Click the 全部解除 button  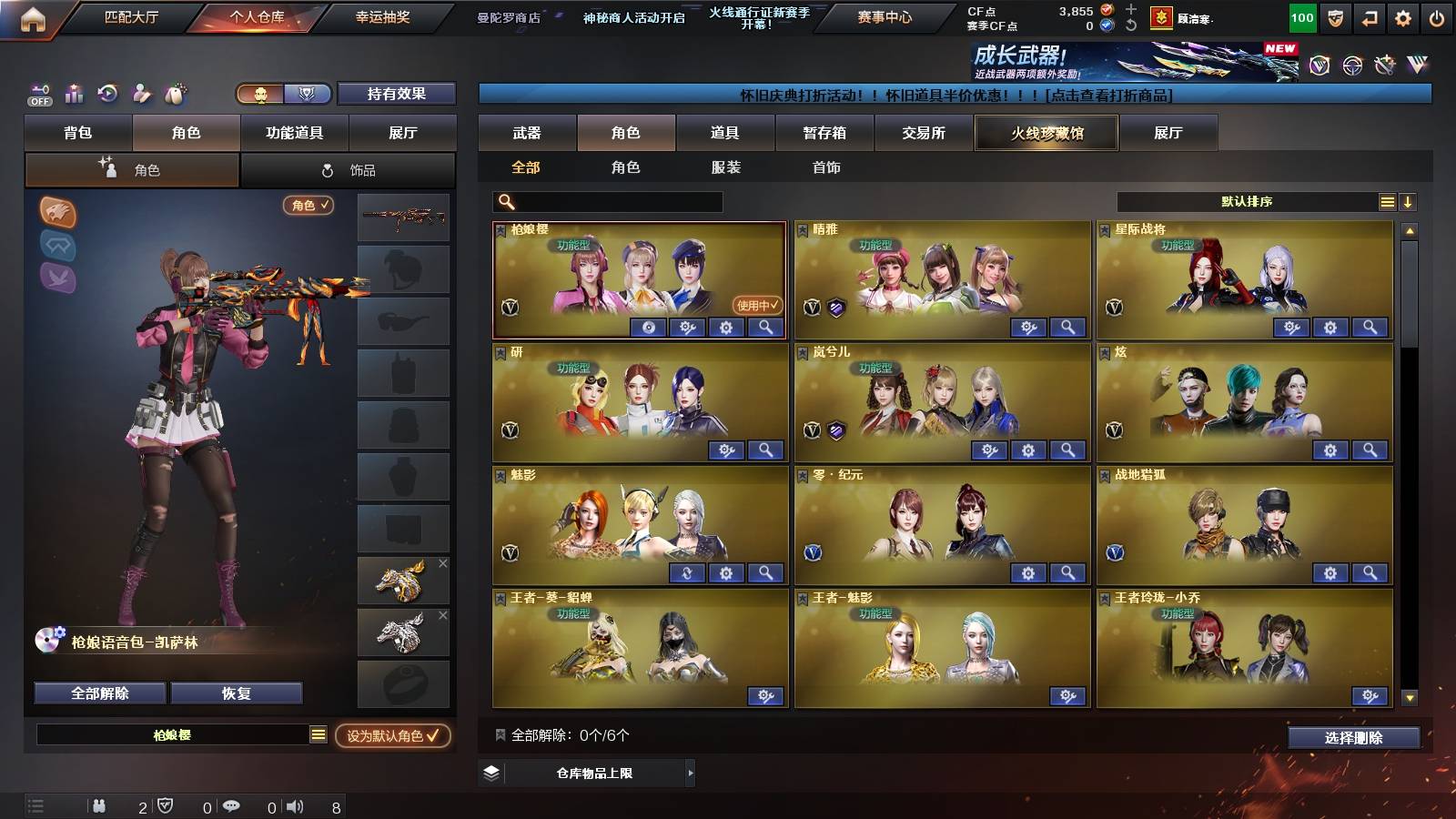click(99, 693)
